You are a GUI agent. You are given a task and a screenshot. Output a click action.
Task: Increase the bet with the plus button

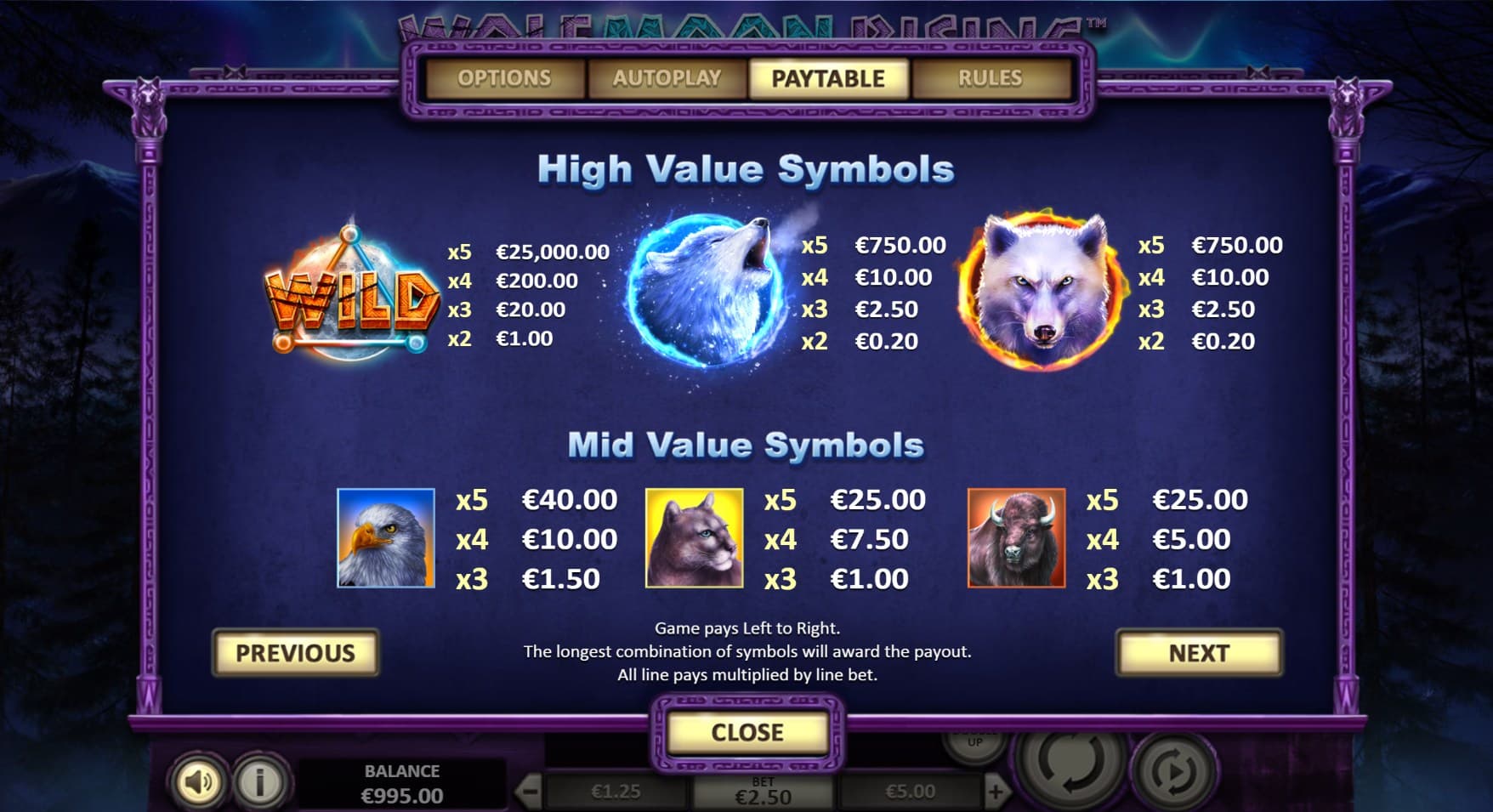click(995, 792)
